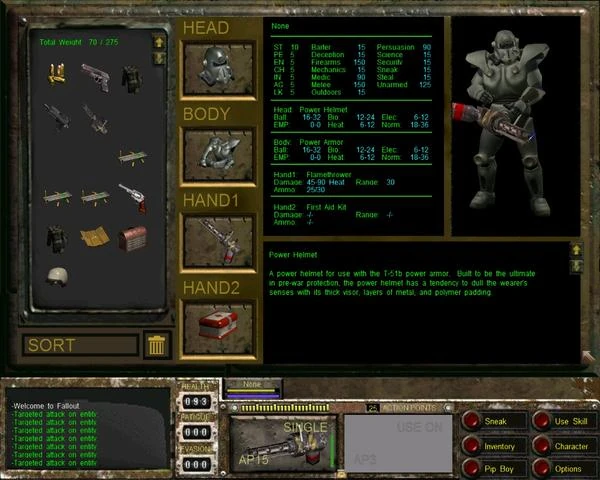Click the active minigun weapon panel

283,440
